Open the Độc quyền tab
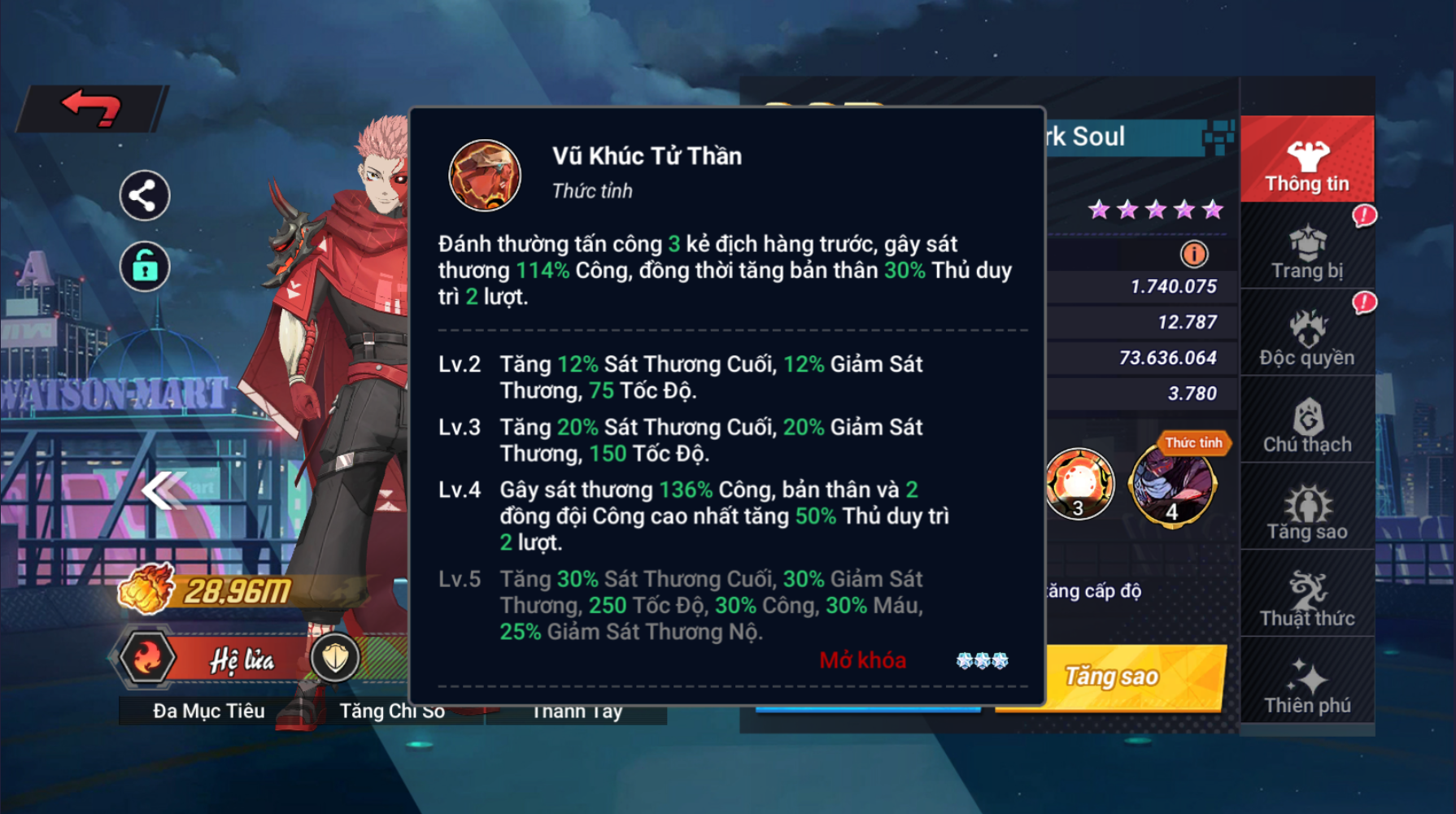Viewport: 1456px width, 814px height. click(1306, 338)
